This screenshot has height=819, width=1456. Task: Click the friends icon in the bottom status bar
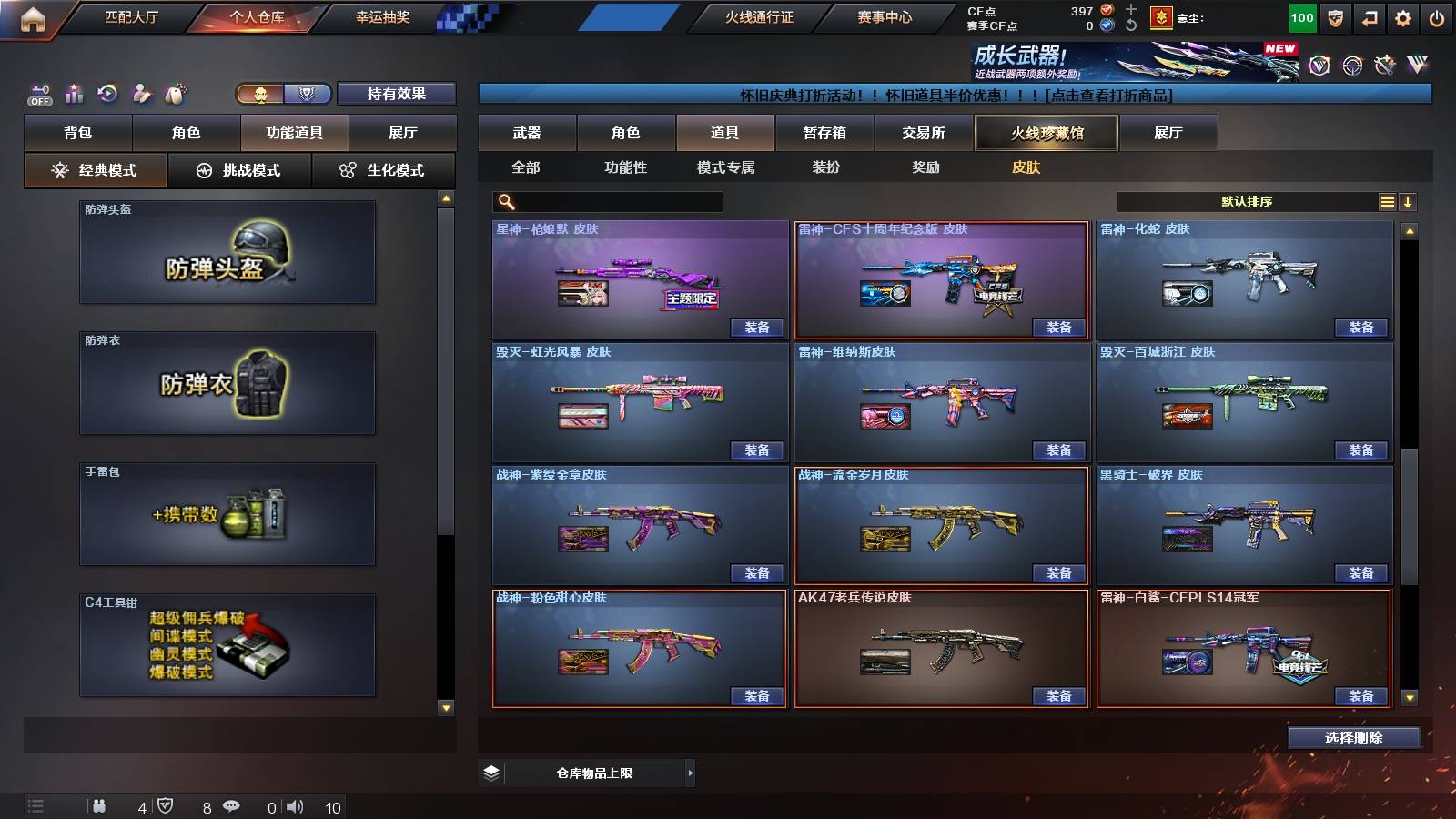[100, 805]
